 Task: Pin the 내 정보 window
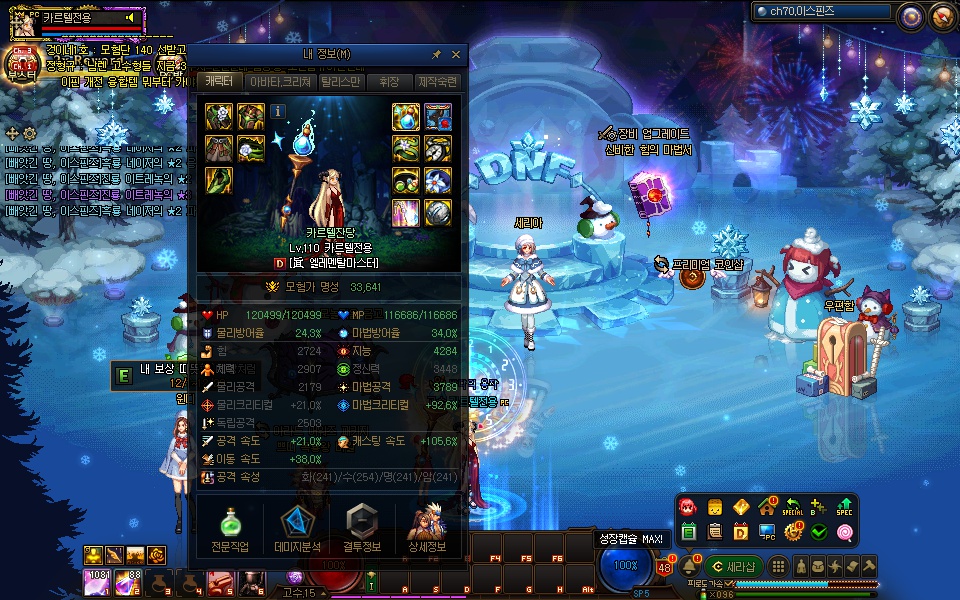[x=437, y=55]
